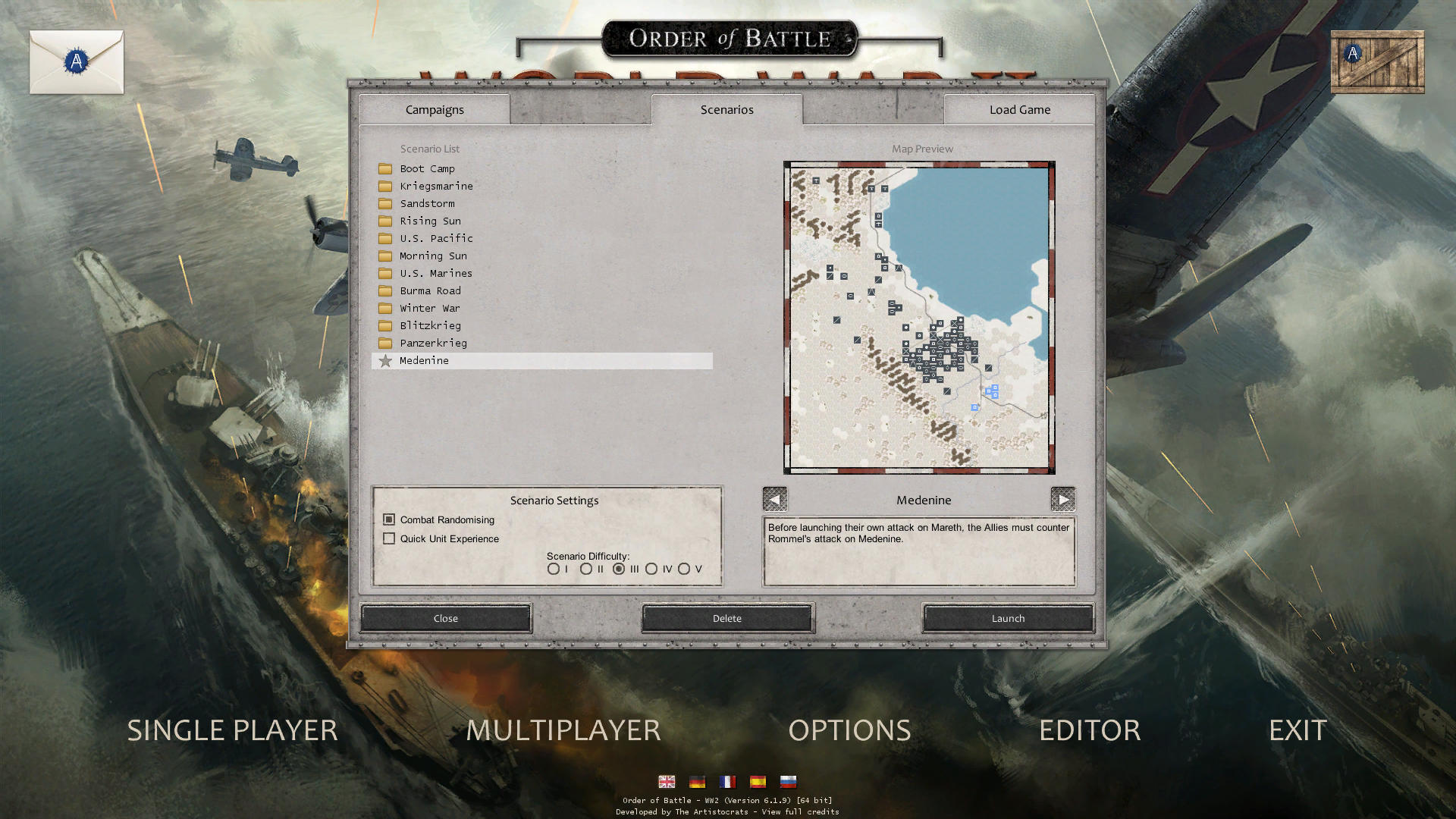The width and height of the screenshot is (1456, 819).
Task: Click the star icon beside Medenine
Action: 387,361
